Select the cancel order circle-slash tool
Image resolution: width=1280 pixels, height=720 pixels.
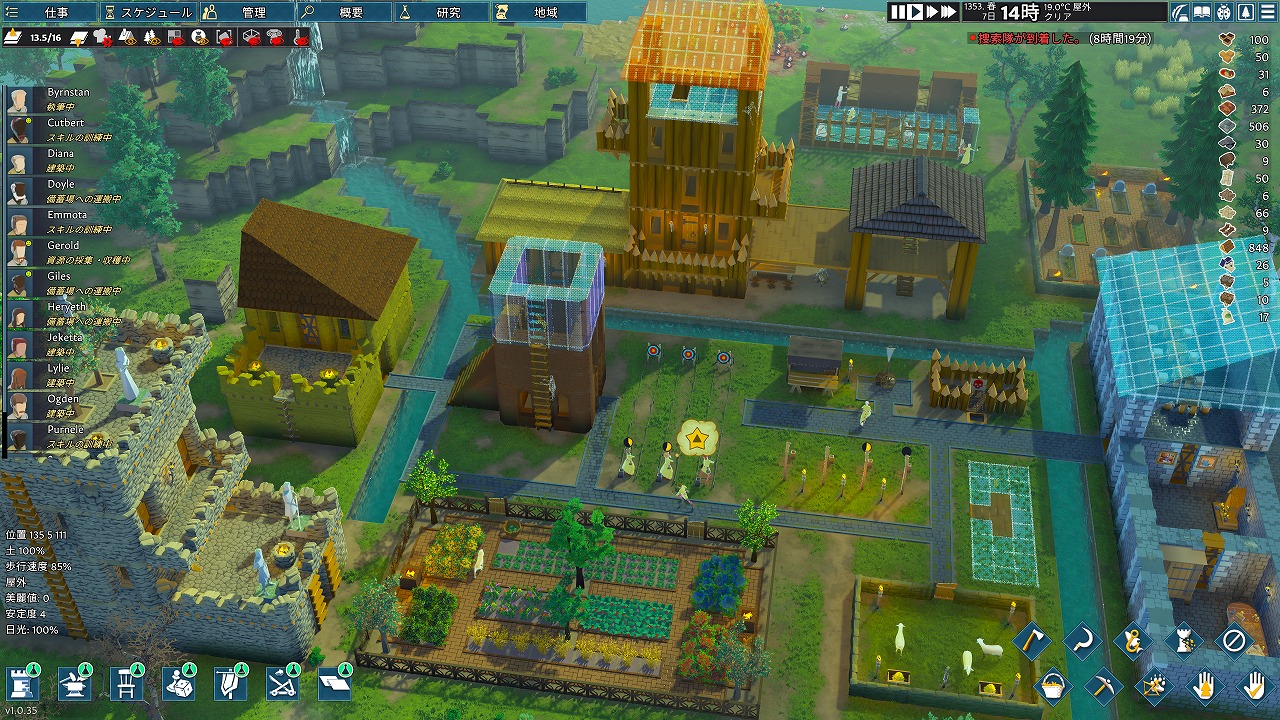[x=1233, y=640]
